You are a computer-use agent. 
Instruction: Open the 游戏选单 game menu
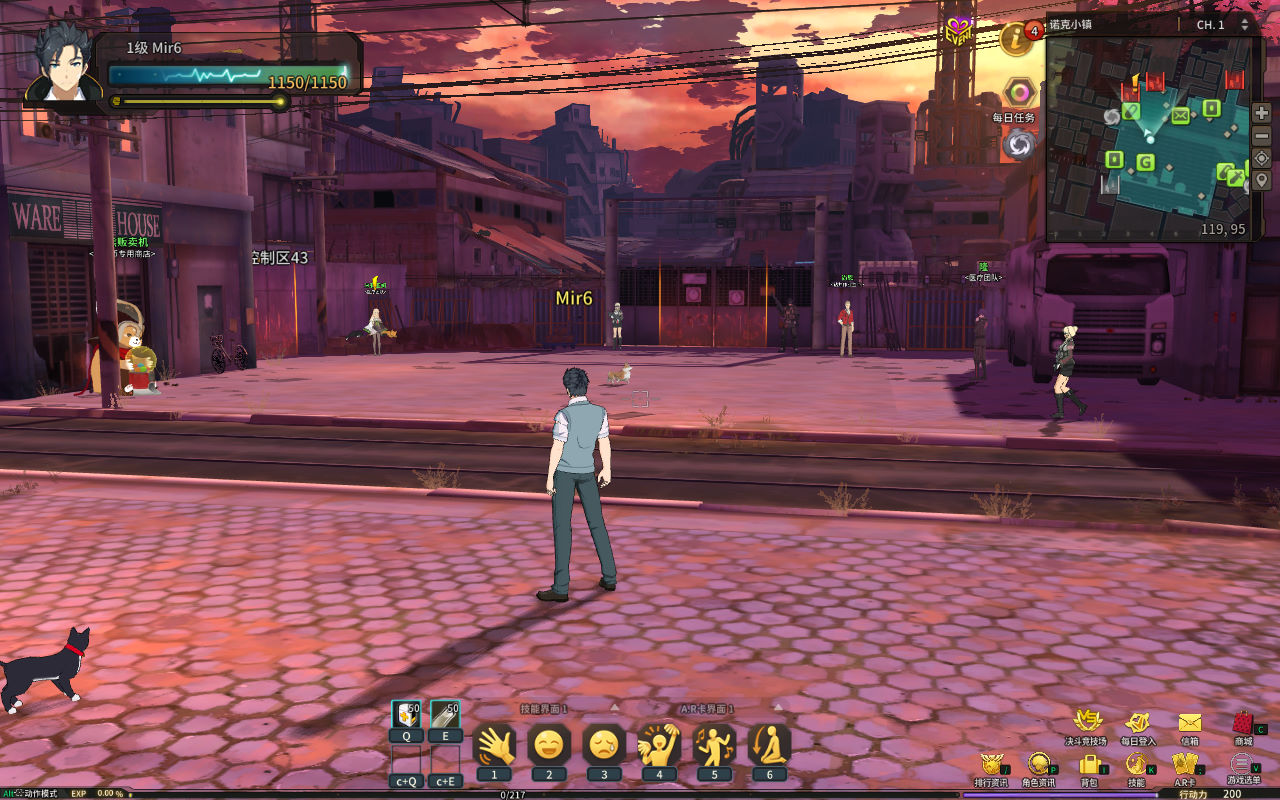1240,764
